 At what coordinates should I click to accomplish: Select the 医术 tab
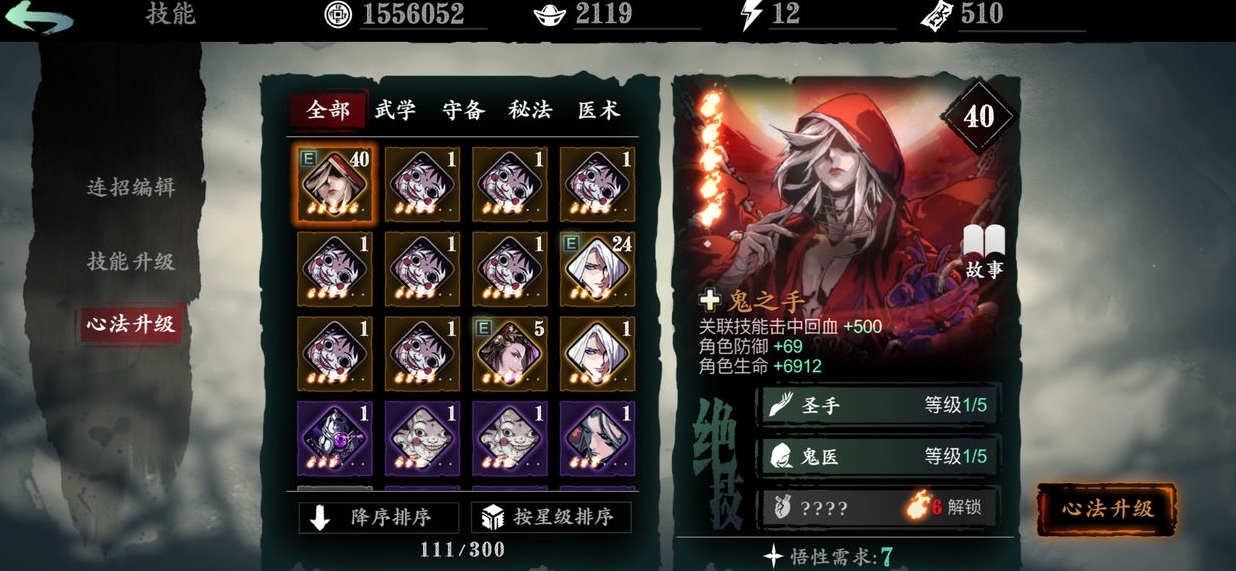[x=599, y=110]
